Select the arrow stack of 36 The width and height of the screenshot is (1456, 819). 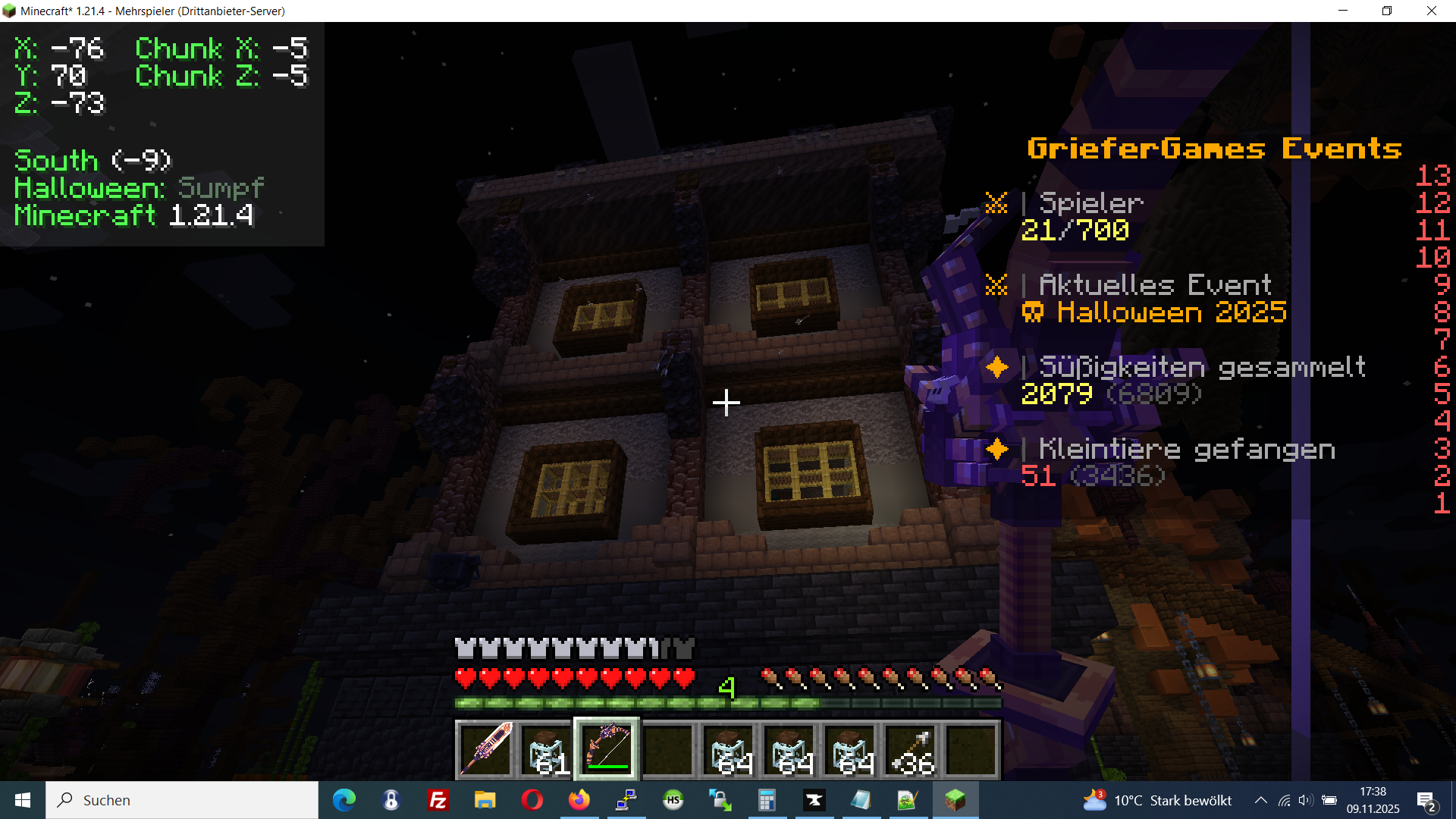click(911, 749)
